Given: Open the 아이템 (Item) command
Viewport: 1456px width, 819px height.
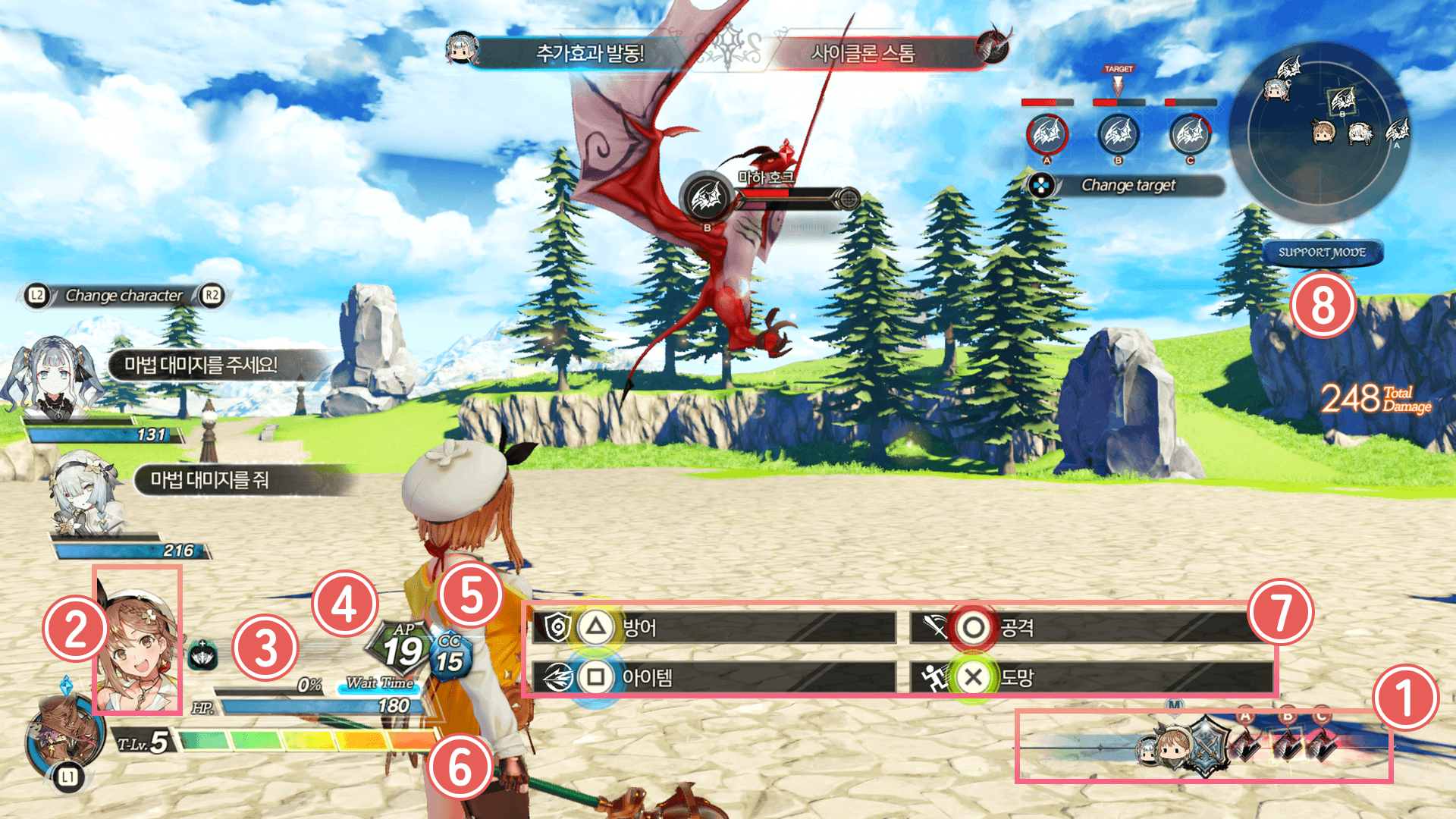Looking at the screenshot, I should click(x=713, y=677).
